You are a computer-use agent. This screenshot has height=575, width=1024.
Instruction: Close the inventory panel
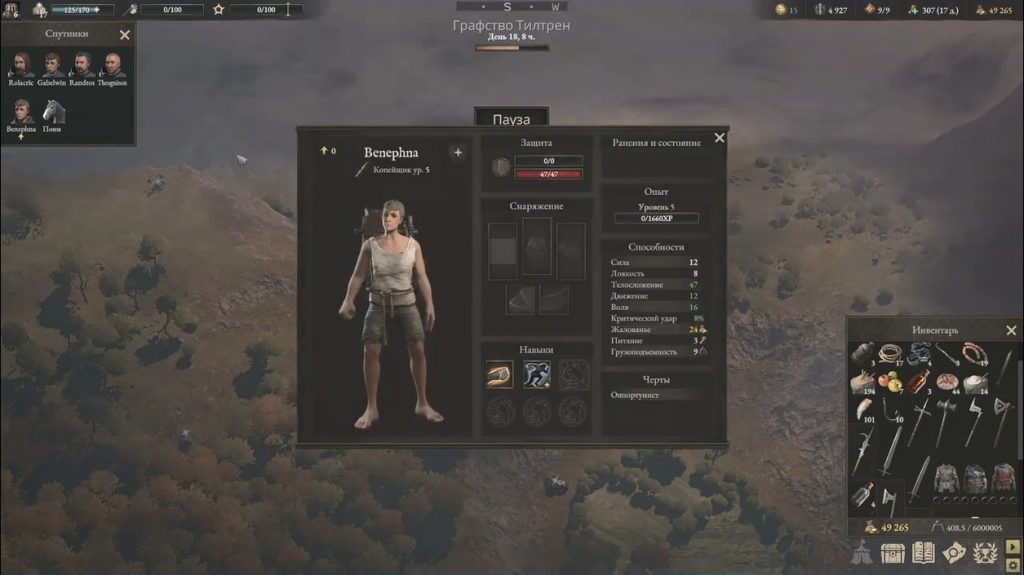1011,331
